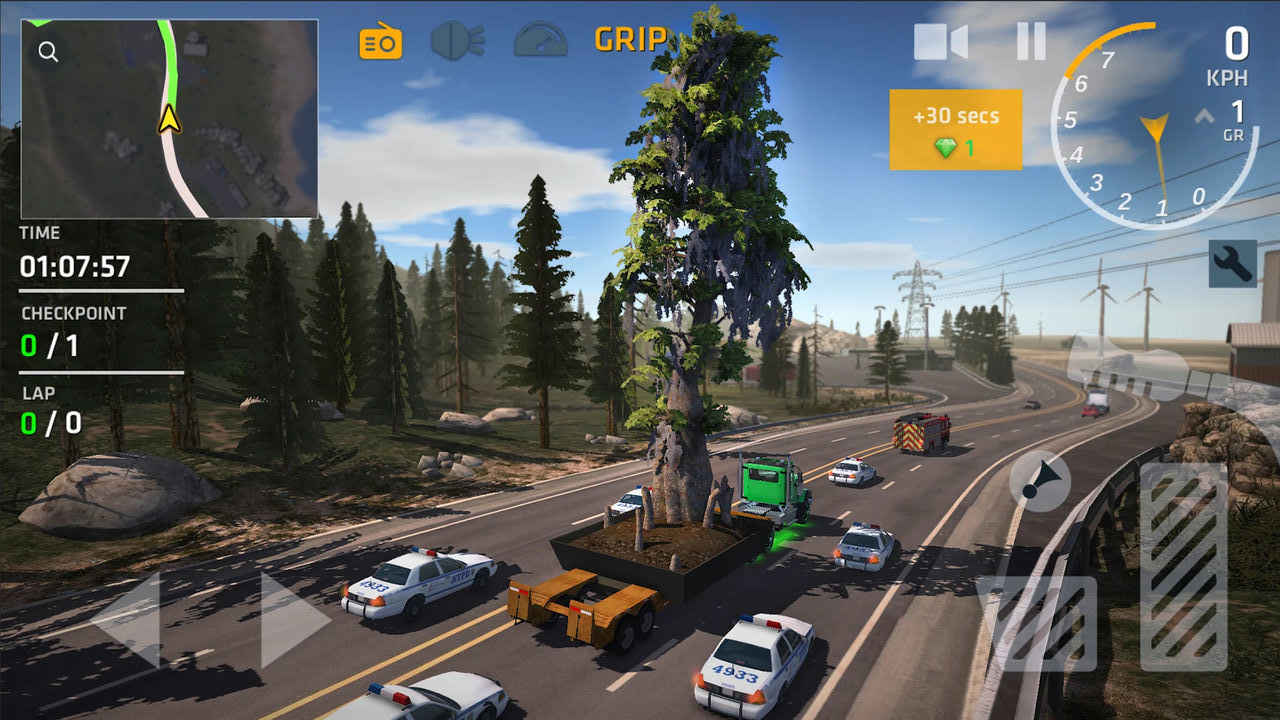Open the wrench repair menu
The height and width of the screenshot is (720, 1280).
point(1232,263)
